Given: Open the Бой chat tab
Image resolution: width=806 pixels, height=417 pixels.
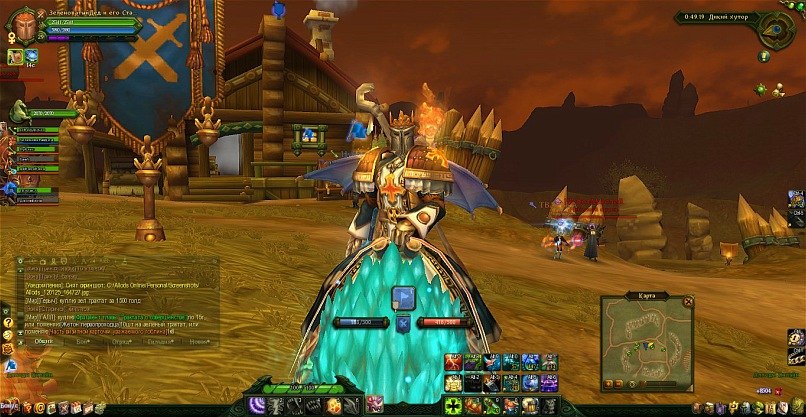Looking at the screenshot, I should coord(85,340).
